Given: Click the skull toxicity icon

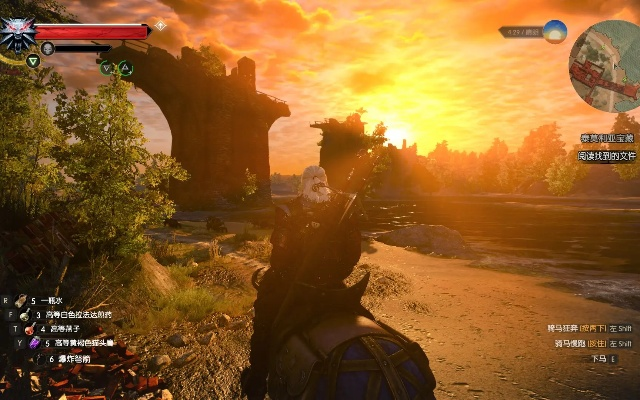Looking at the screenshot, I should tap(47, 47).
